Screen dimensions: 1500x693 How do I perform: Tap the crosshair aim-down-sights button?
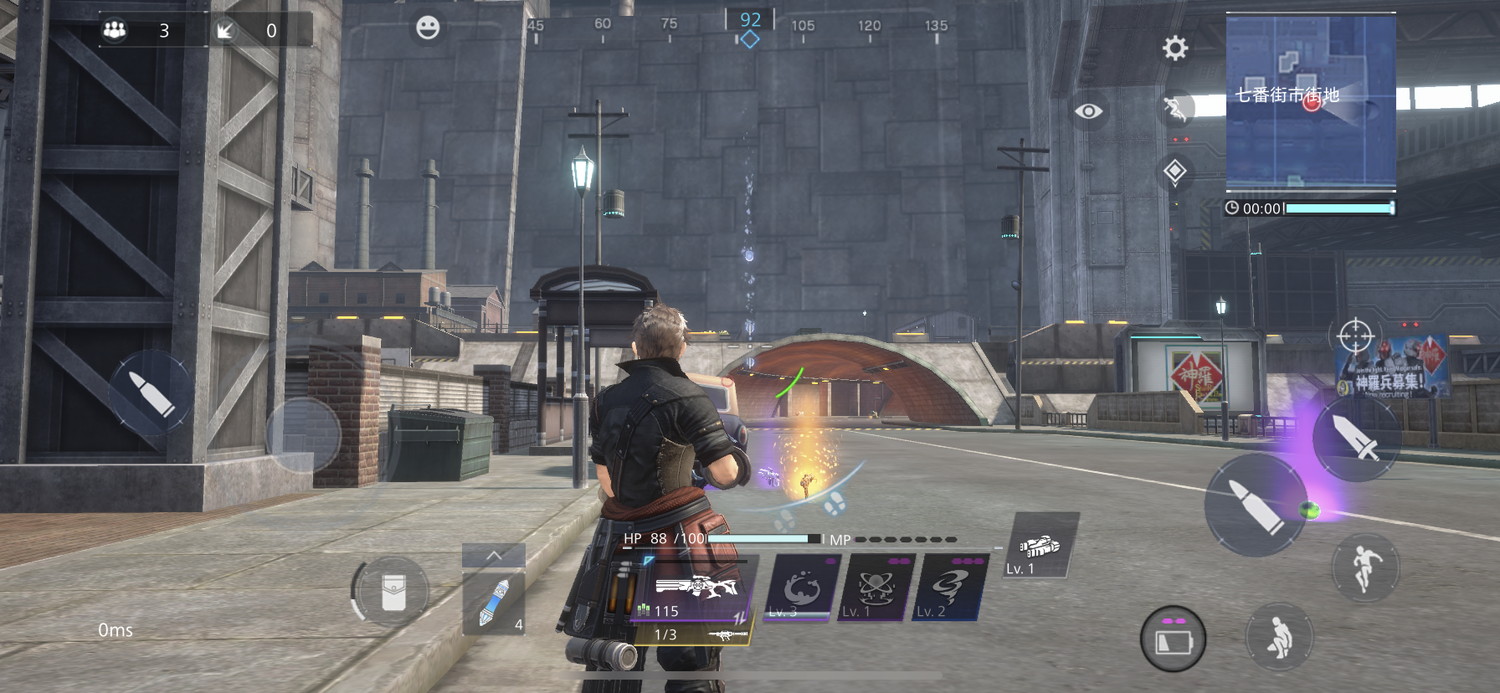point(1355,336)
